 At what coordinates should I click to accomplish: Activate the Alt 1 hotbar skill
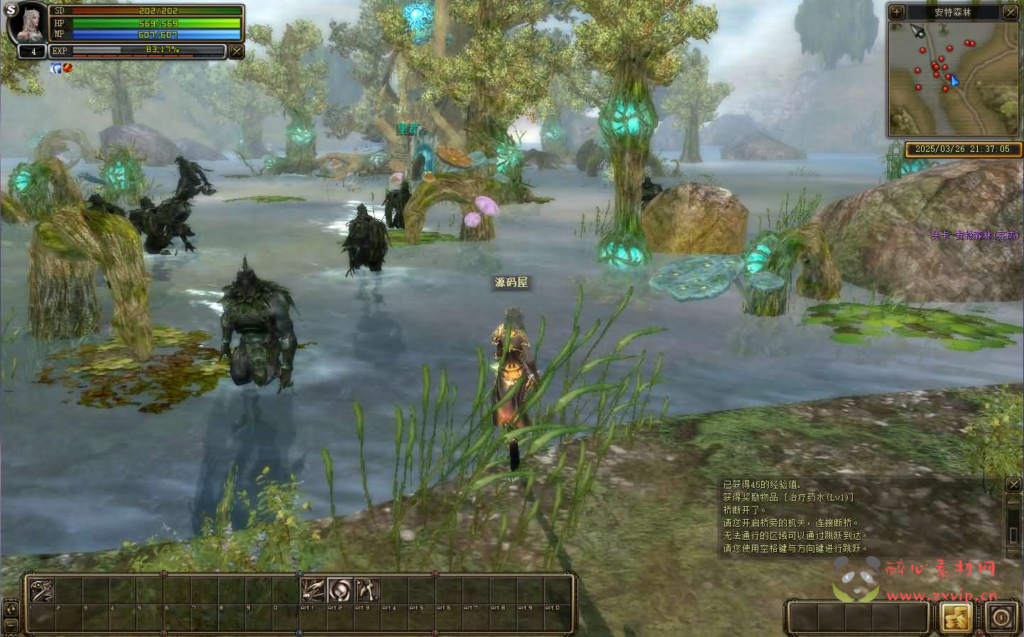[313, 591]
